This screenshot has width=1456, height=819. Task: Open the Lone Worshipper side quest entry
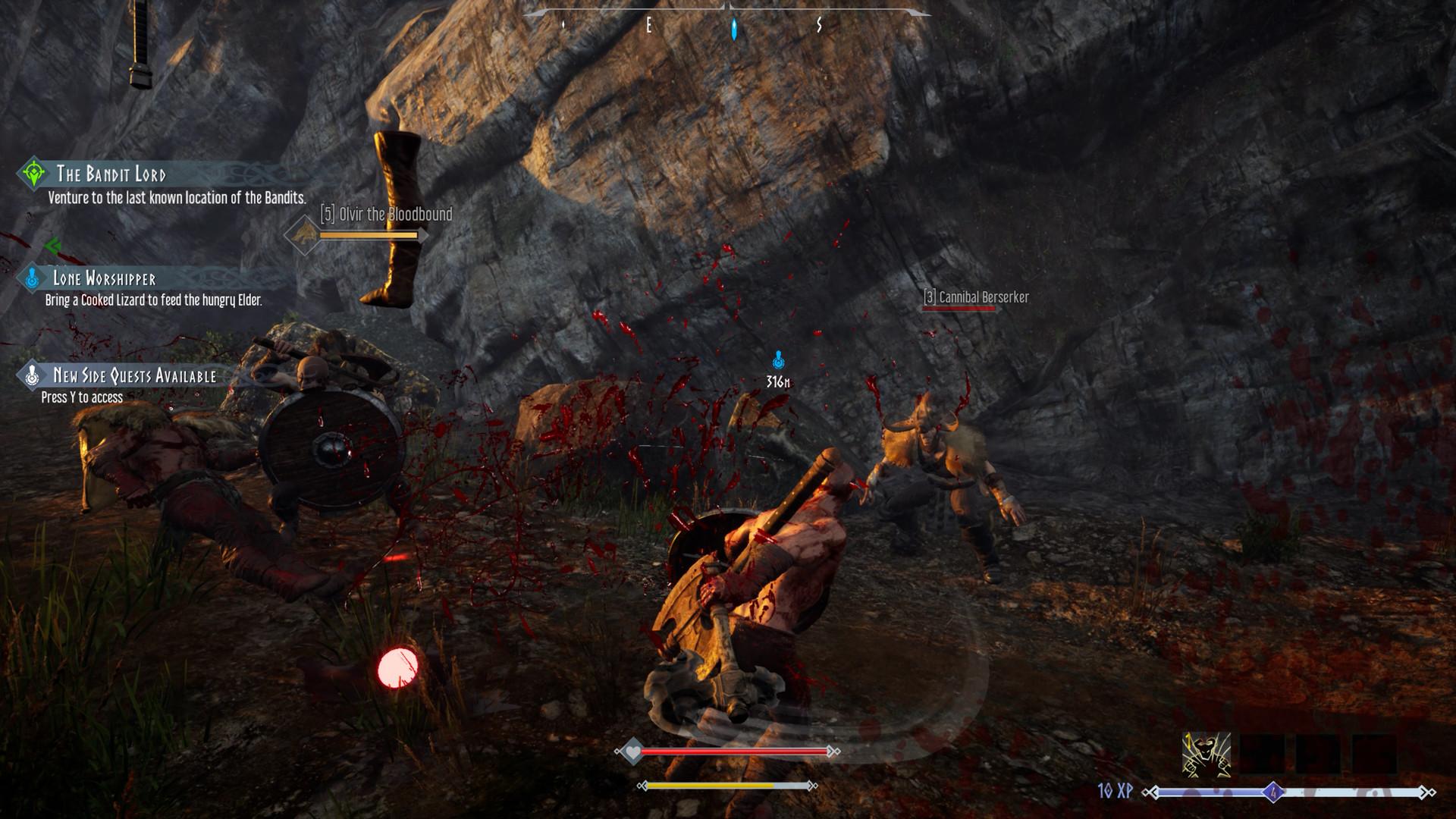104,278
